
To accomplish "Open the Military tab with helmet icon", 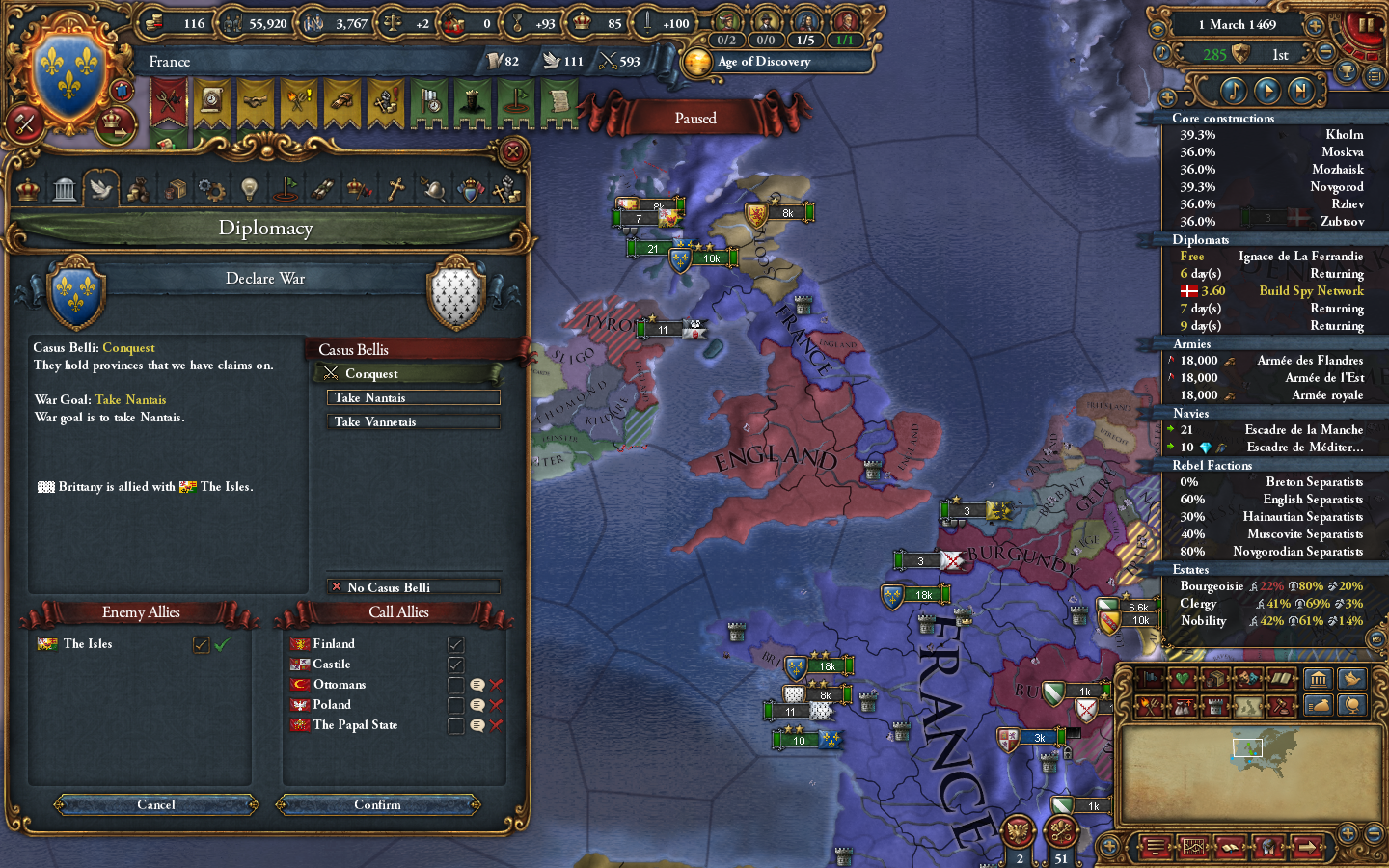I will pyautogui.click(x=432, y=187).
